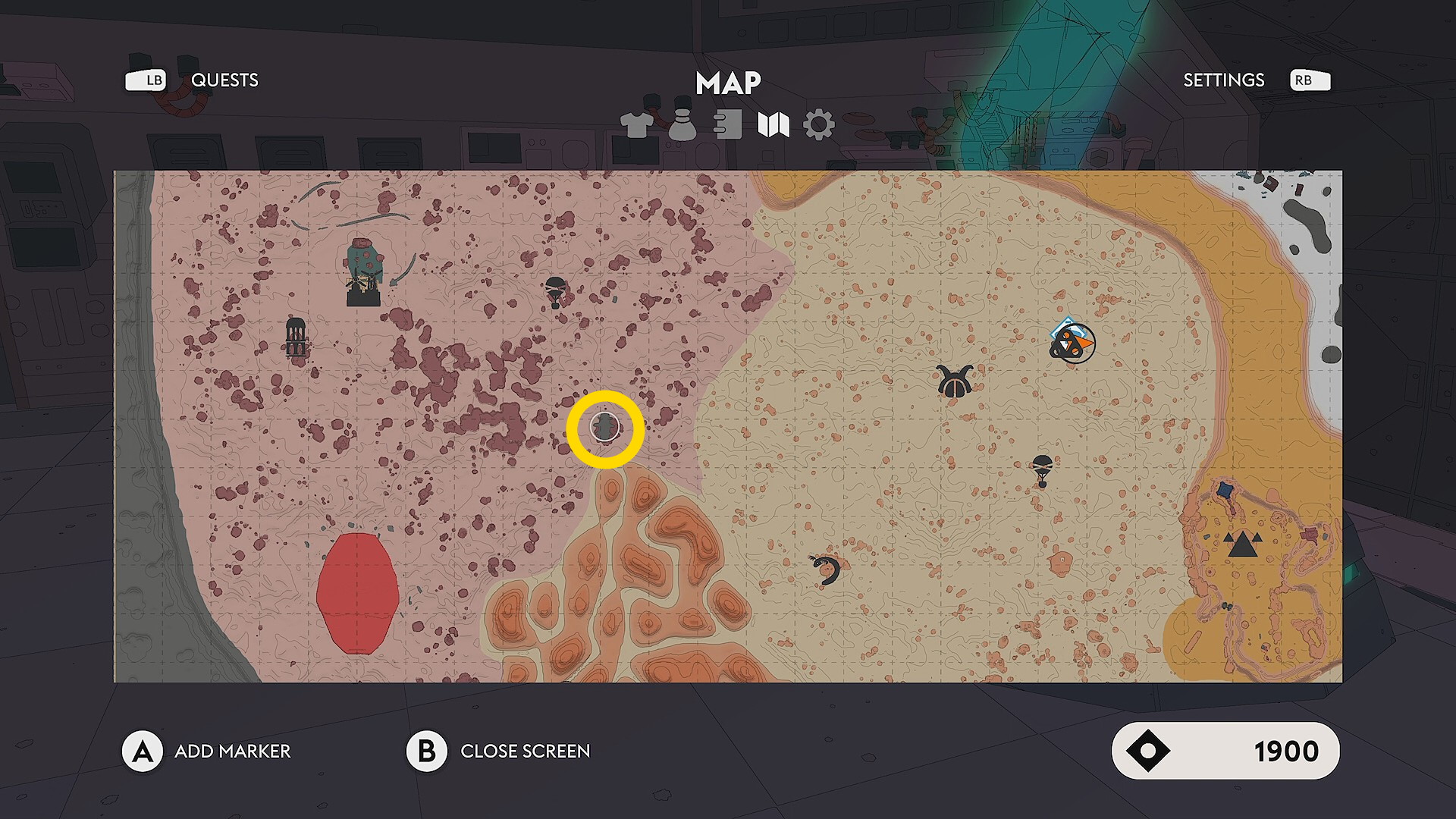Select the black triangles camp marker
Screen dimensions: 1456x819
[x=1242, y=544]
